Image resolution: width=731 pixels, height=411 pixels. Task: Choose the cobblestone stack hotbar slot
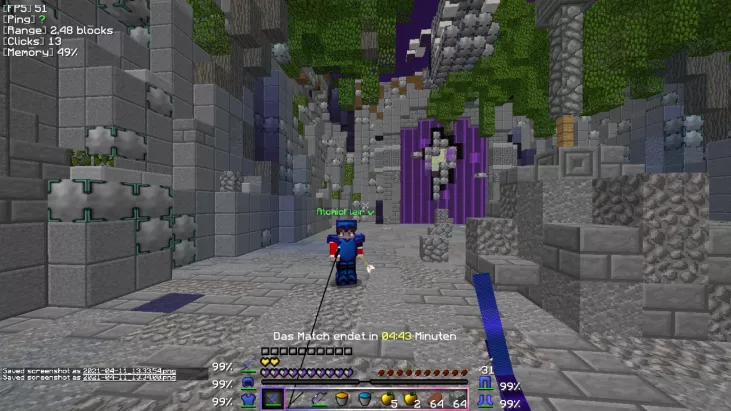[x=458, y=399]
